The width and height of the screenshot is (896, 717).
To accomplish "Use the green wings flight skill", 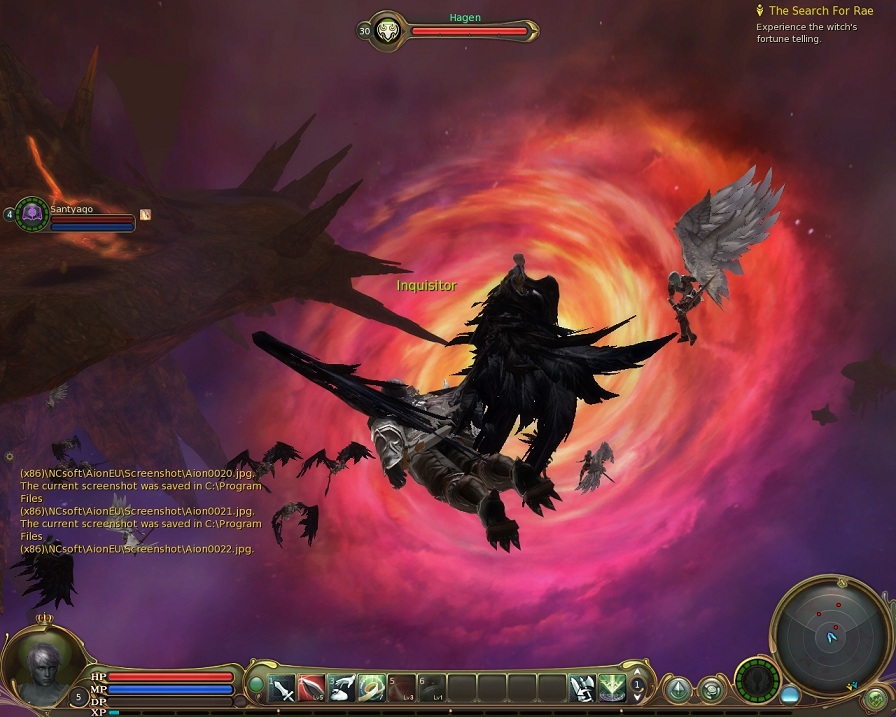I will 611,688.
